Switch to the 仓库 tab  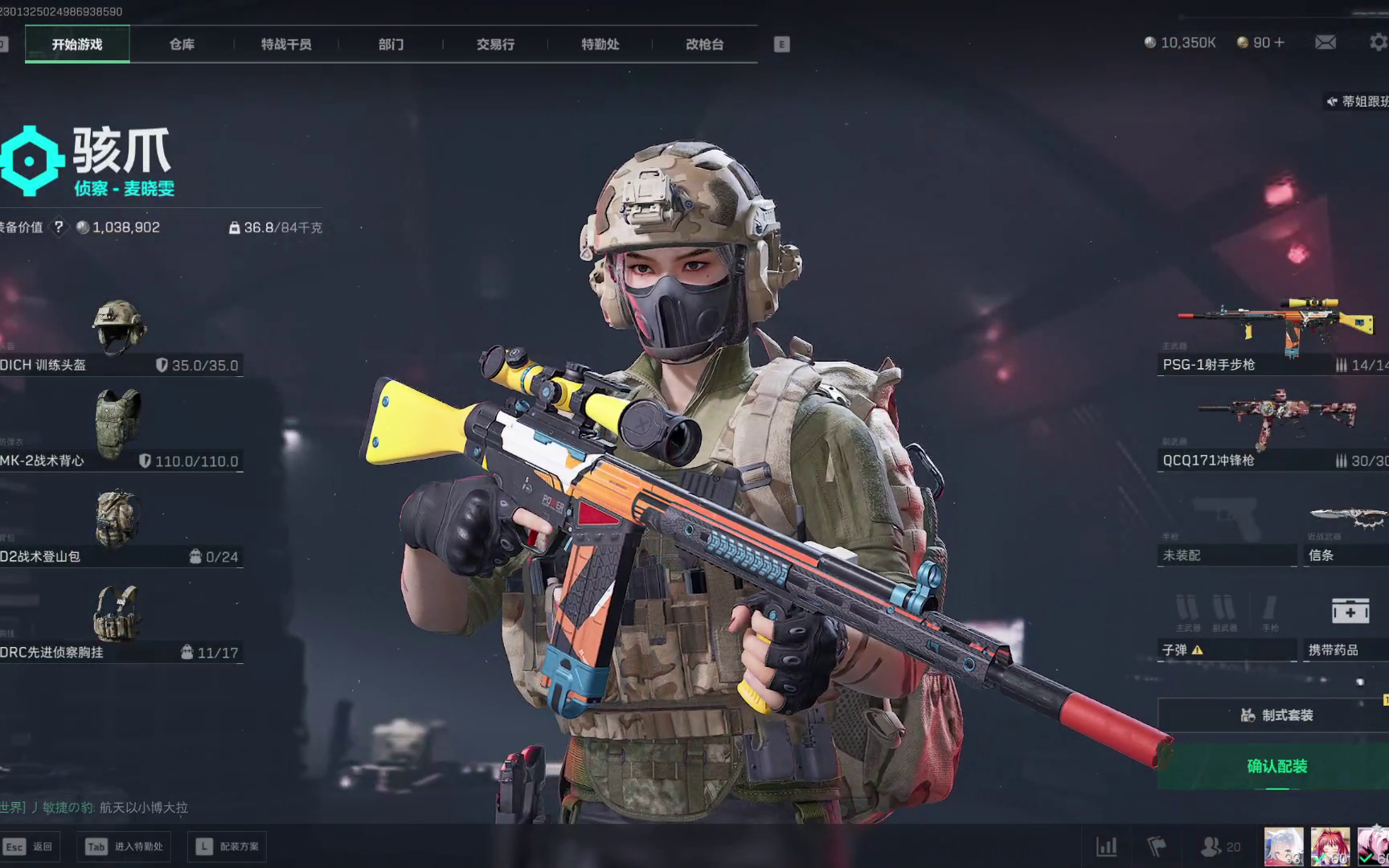(182, 44)
